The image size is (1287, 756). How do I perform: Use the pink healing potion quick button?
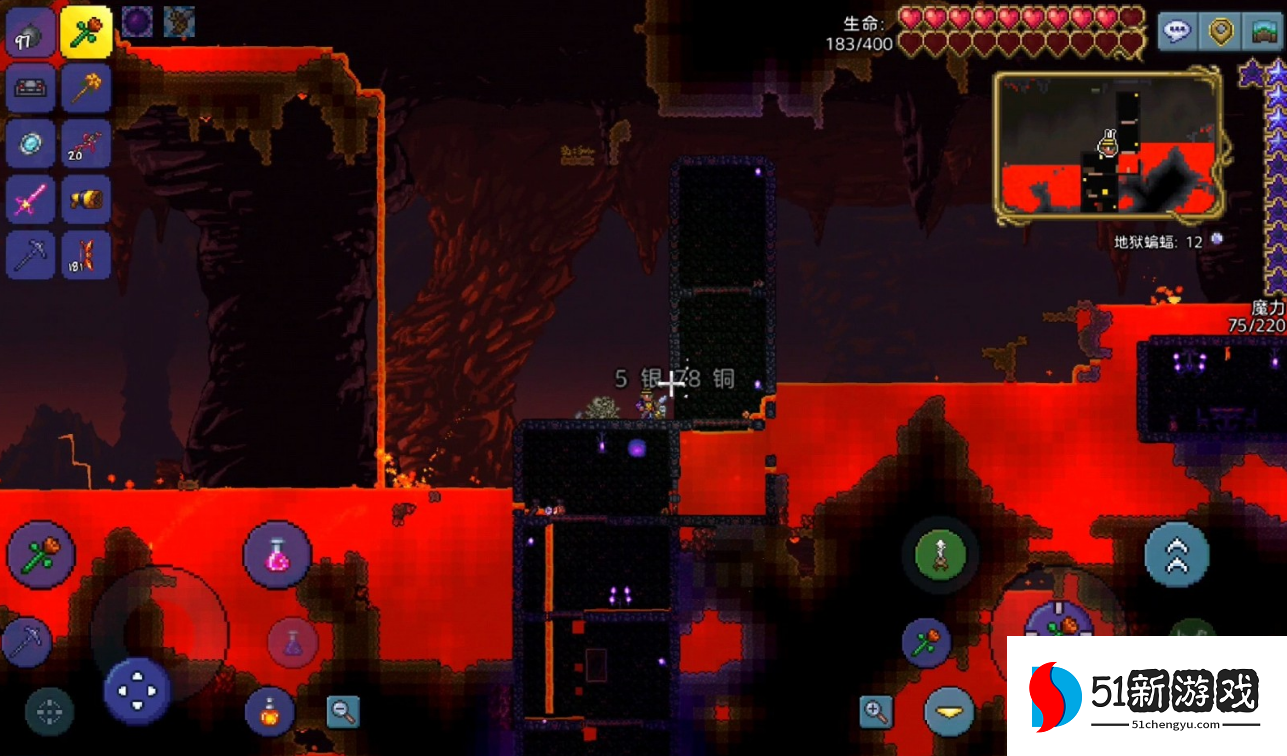pyautogui.click(x=277, y=555)
